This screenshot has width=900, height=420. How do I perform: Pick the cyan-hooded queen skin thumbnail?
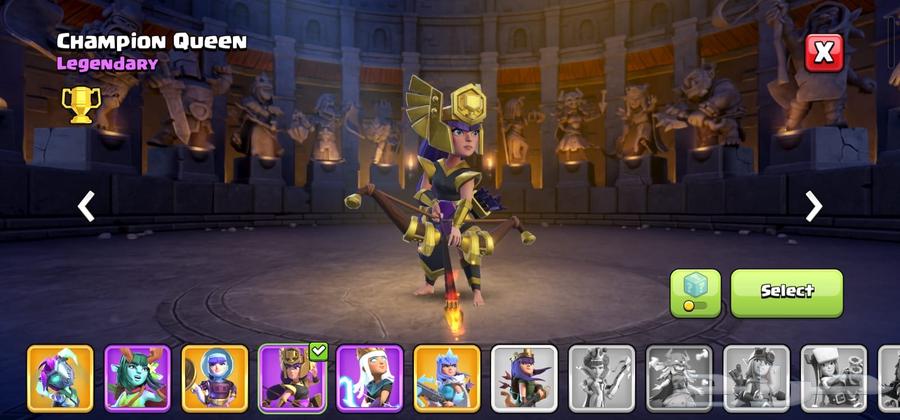tap(60, 378)
